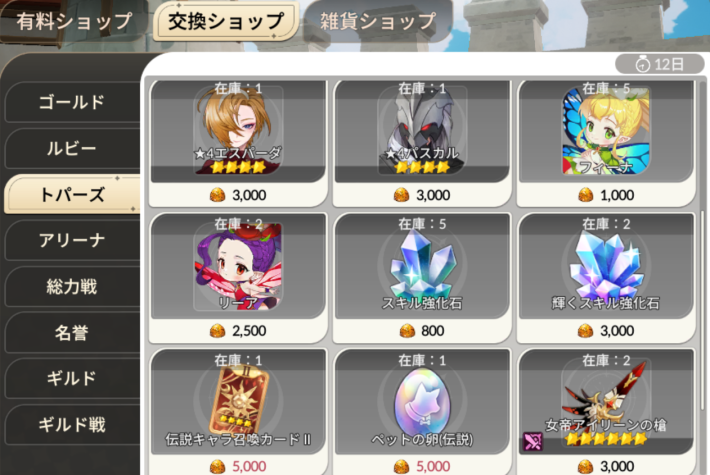Open the アリーナ shop category
The width and height of the screenshot is (710, 475).
click(71, 240)
